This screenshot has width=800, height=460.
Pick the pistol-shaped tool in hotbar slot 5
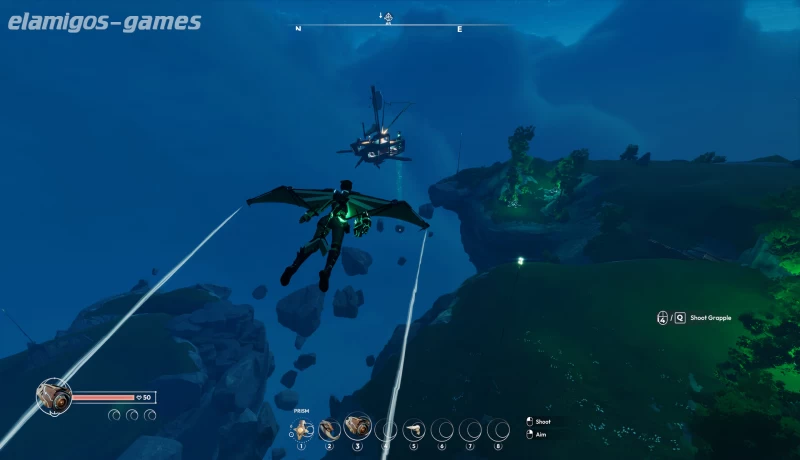[x=413, y=429]
